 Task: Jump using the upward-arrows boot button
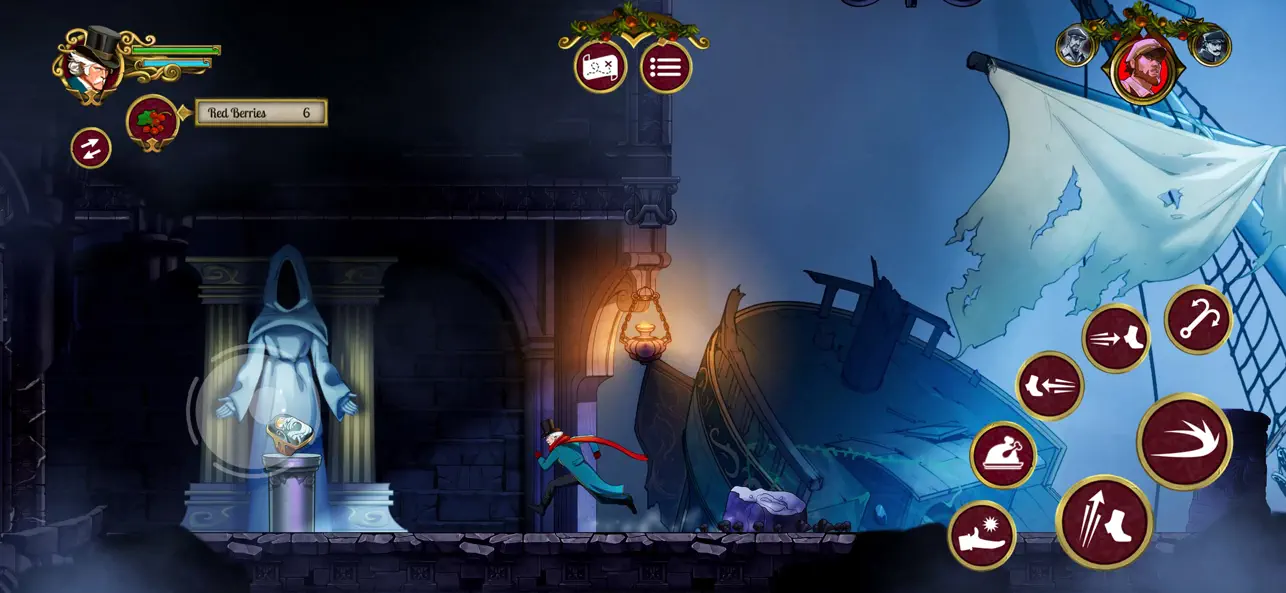click(1104, 521)
